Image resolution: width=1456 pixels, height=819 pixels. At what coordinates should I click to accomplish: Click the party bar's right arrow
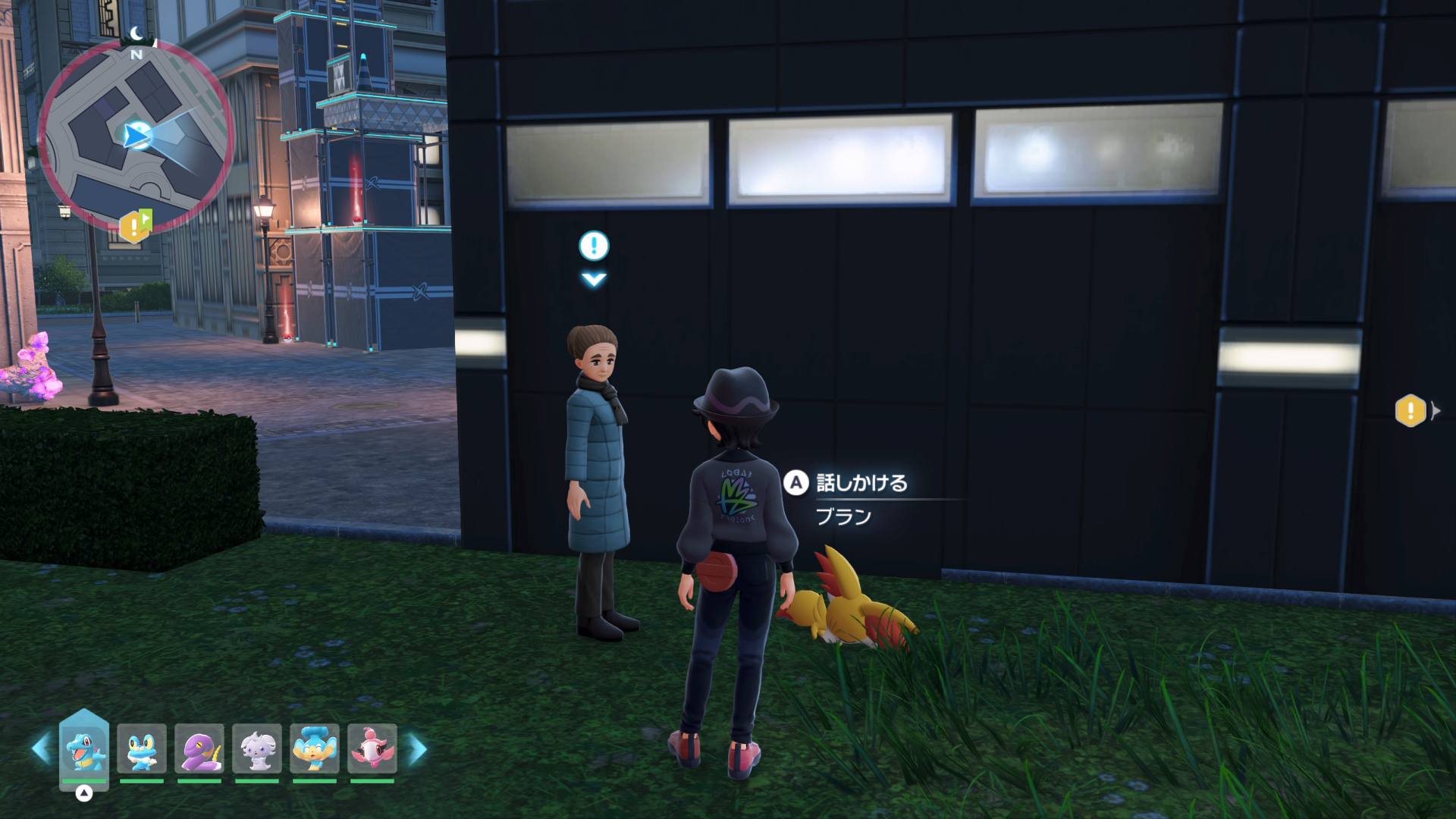coord(418,748)
